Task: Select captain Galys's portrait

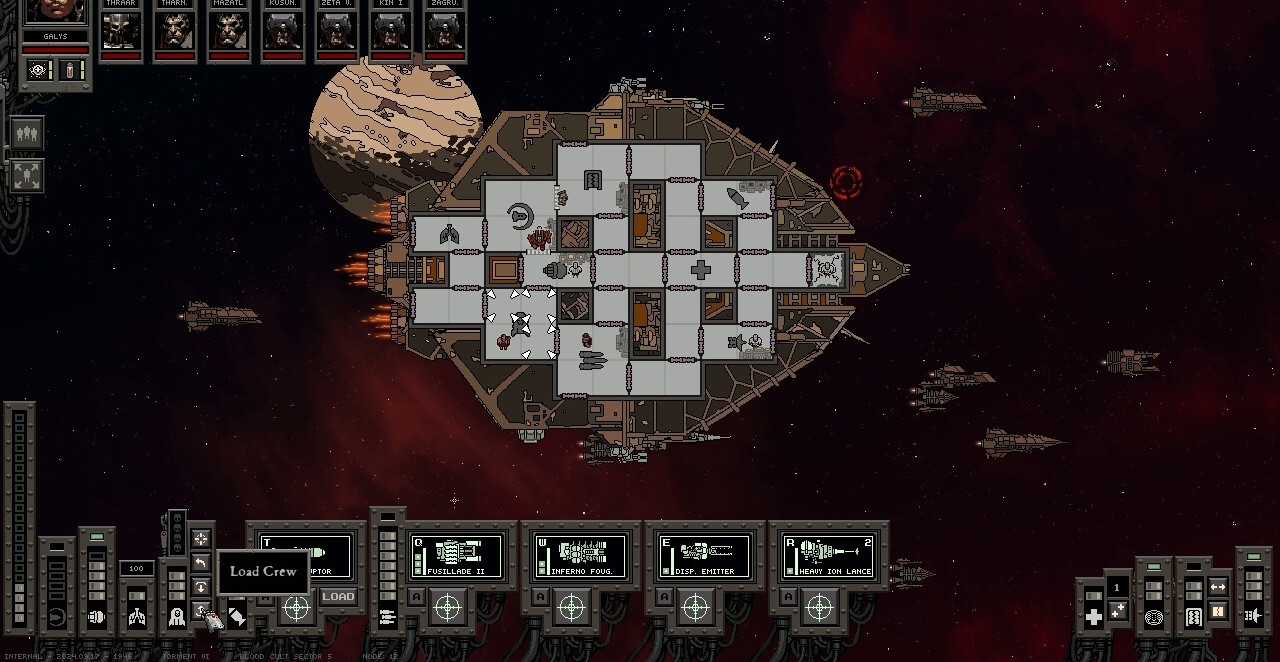Action: pos(56,12)
